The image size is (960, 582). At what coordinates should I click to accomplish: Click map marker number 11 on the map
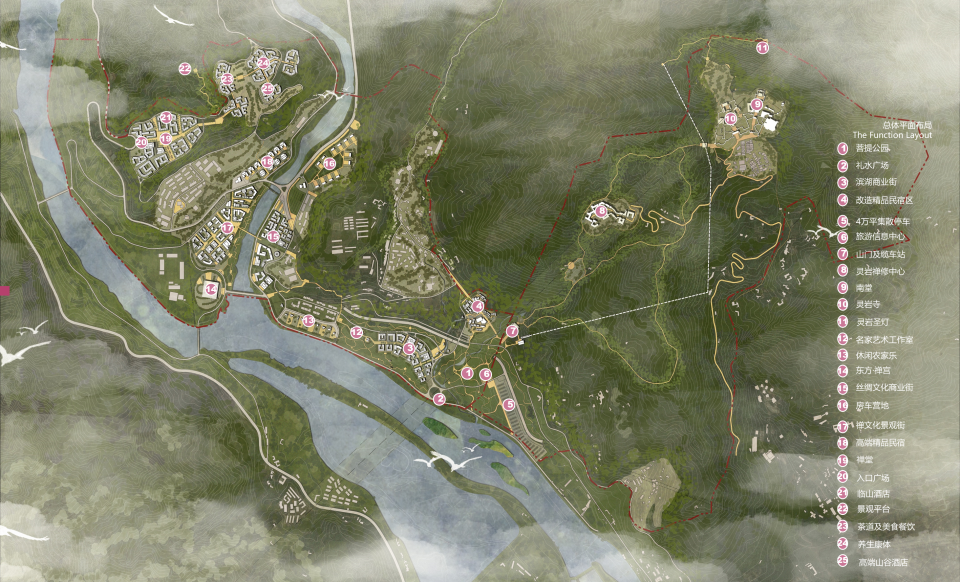pos(762,47)
